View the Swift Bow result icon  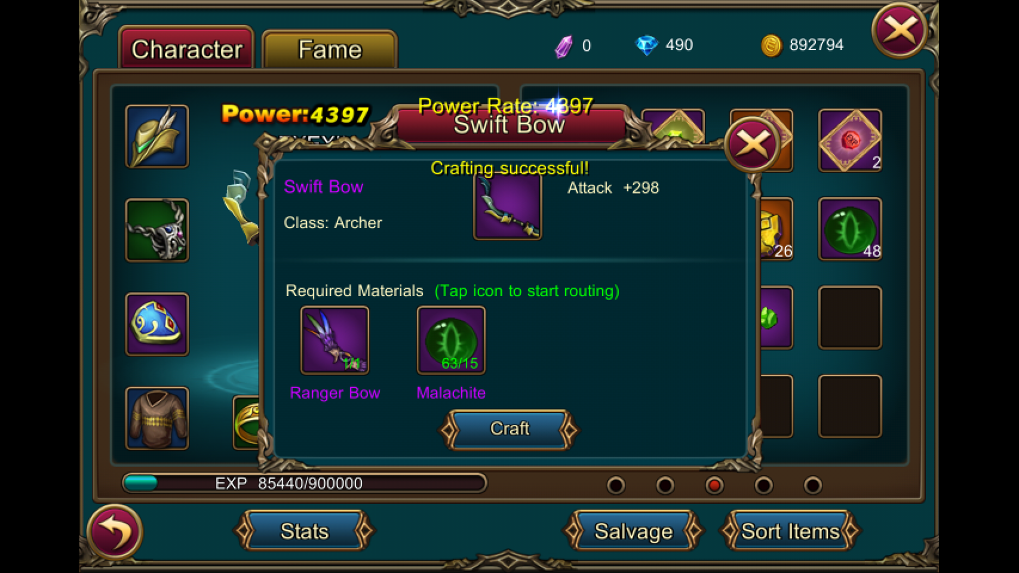click(x=508, y=205)
